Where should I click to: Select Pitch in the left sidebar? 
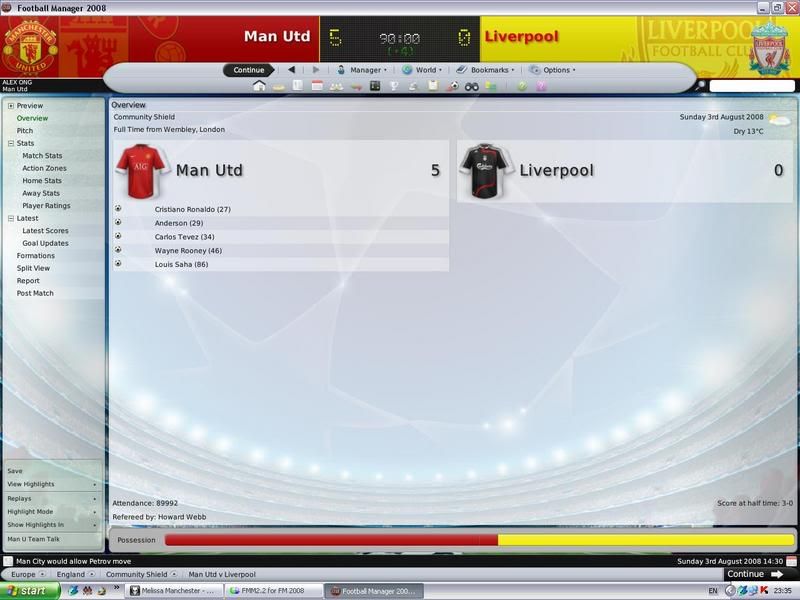[x=25, y=131]
